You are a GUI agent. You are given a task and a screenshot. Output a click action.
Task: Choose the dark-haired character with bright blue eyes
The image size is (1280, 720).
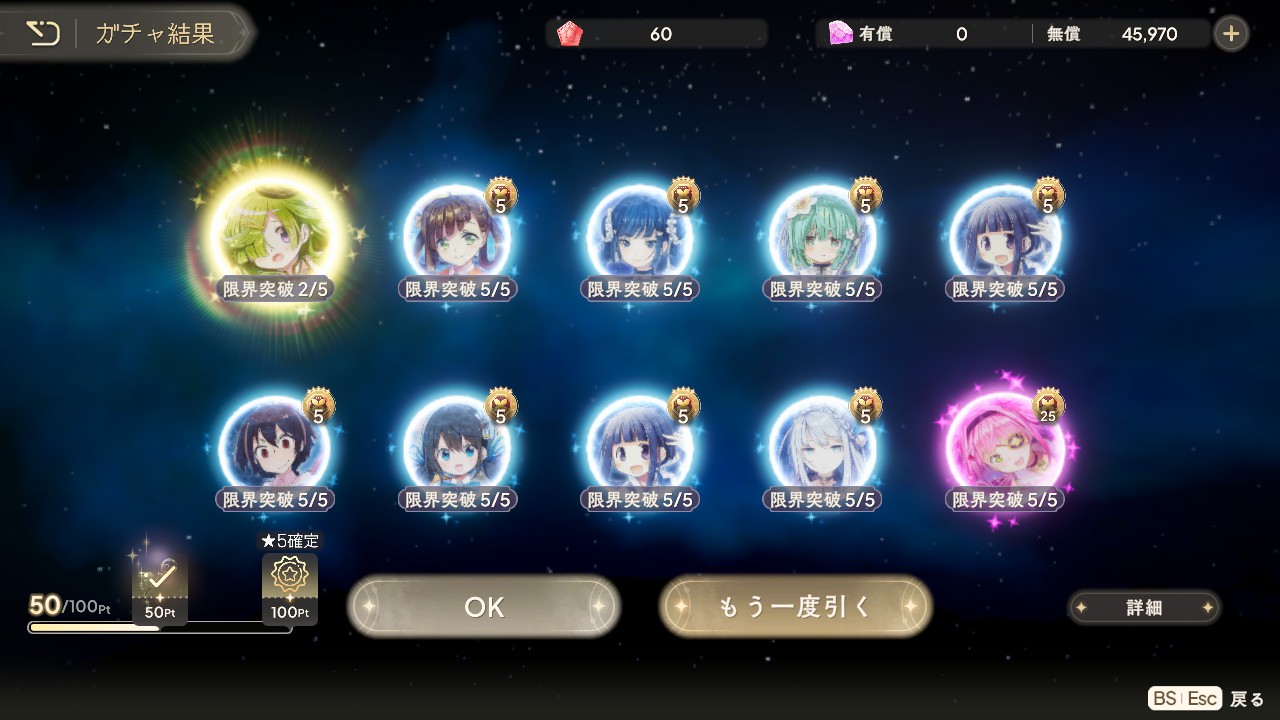click(x=457, y=449)
